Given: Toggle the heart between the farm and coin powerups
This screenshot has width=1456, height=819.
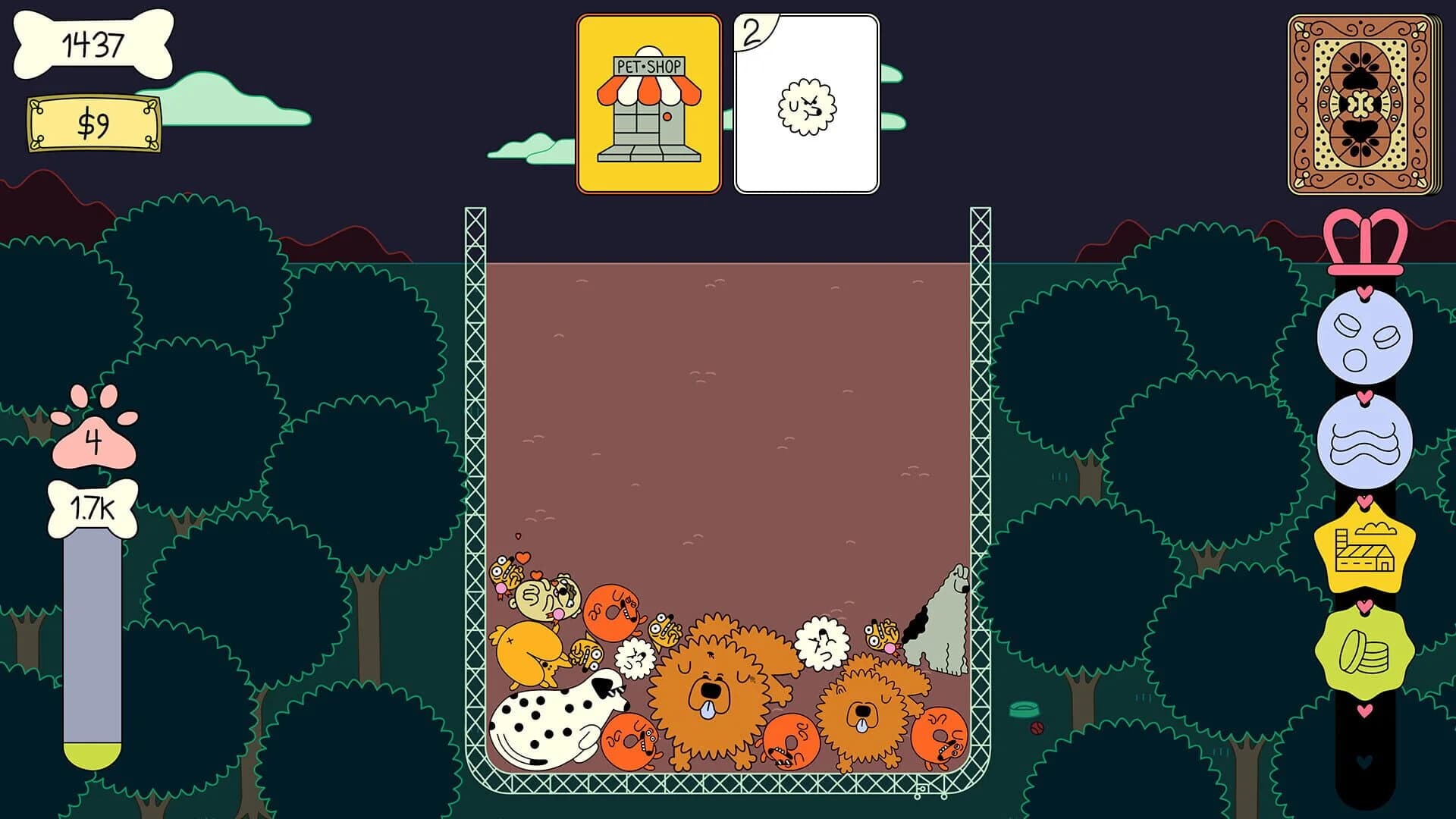Looking at the screenshot, I should 1364,601.
